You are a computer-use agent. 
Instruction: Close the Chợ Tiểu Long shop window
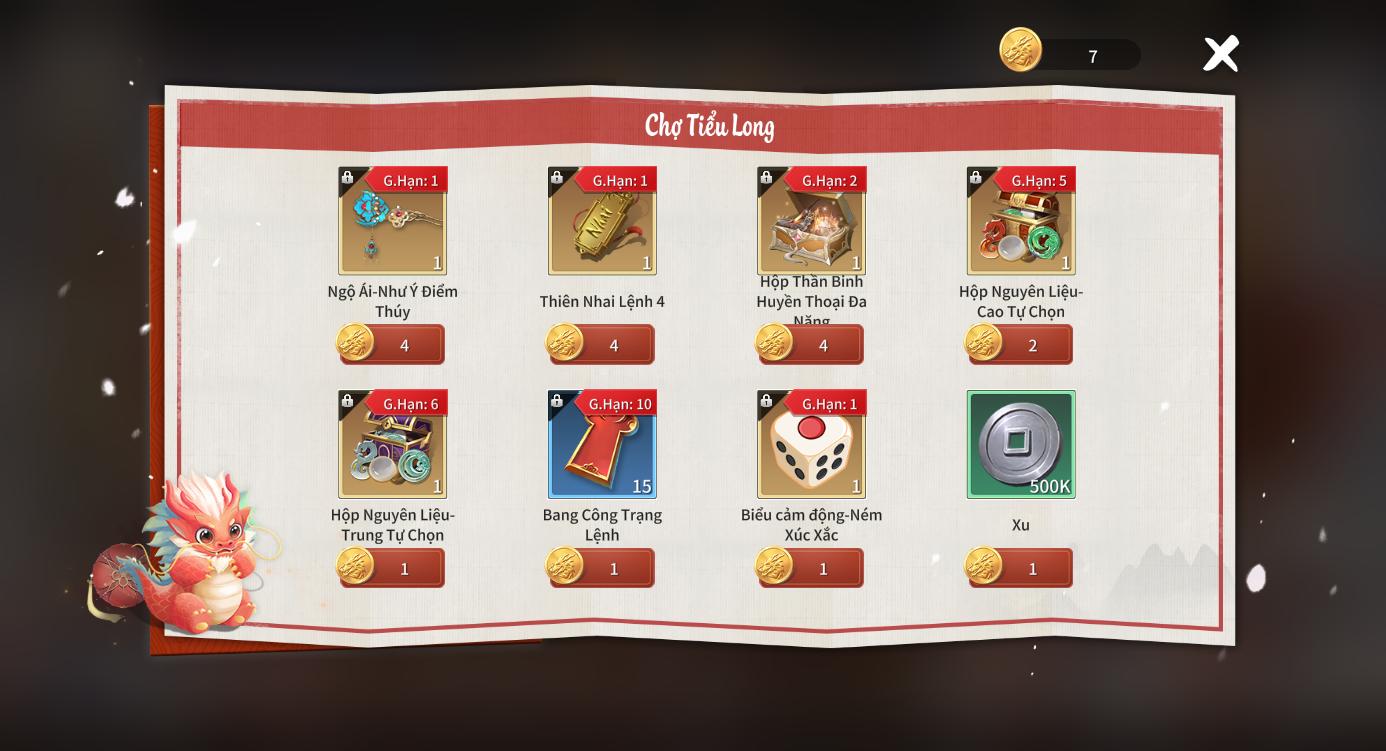pyautogui.click(x=1220, y=54)
